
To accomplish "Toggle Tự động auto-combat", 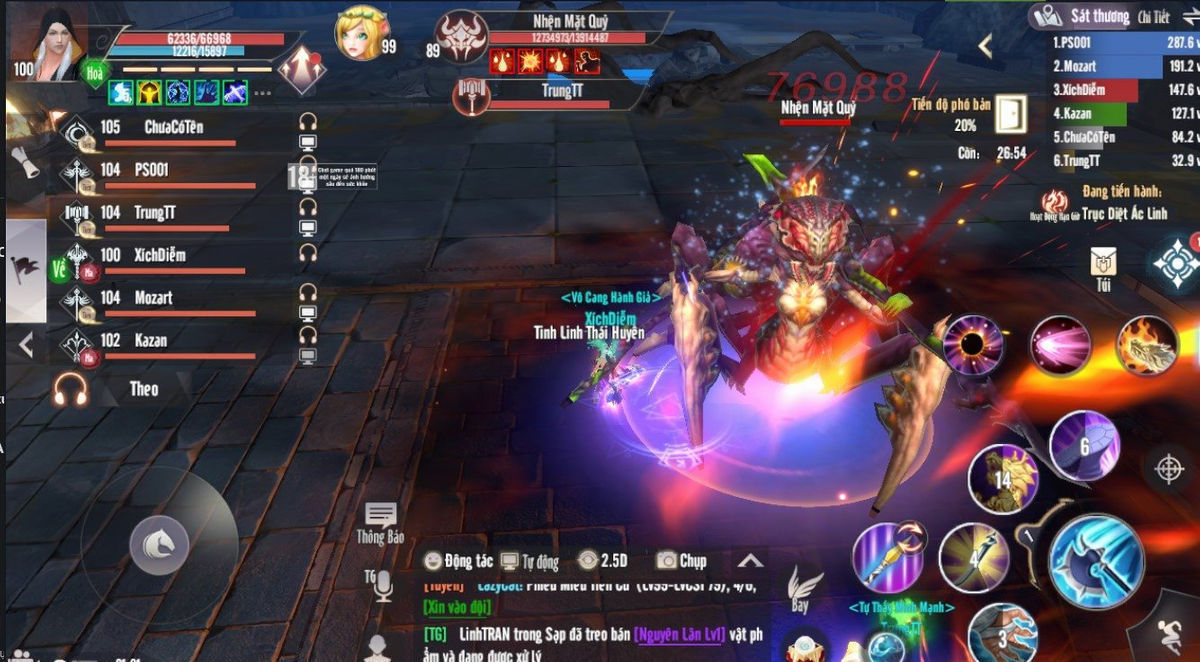I will (x=530, y=561).
